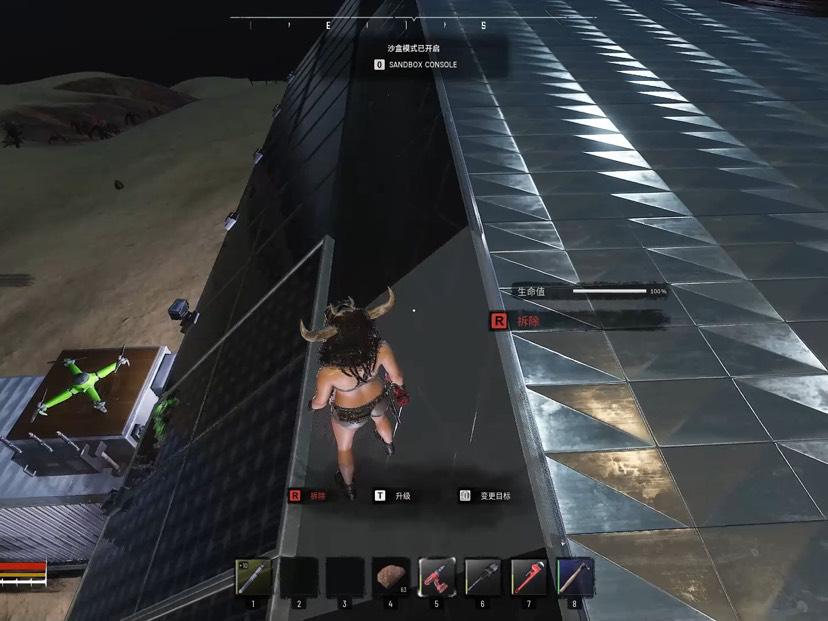Choose the brown rock stack of 63
The height and width of the screenshot is (621, 828).
click(x=390, y=577)
